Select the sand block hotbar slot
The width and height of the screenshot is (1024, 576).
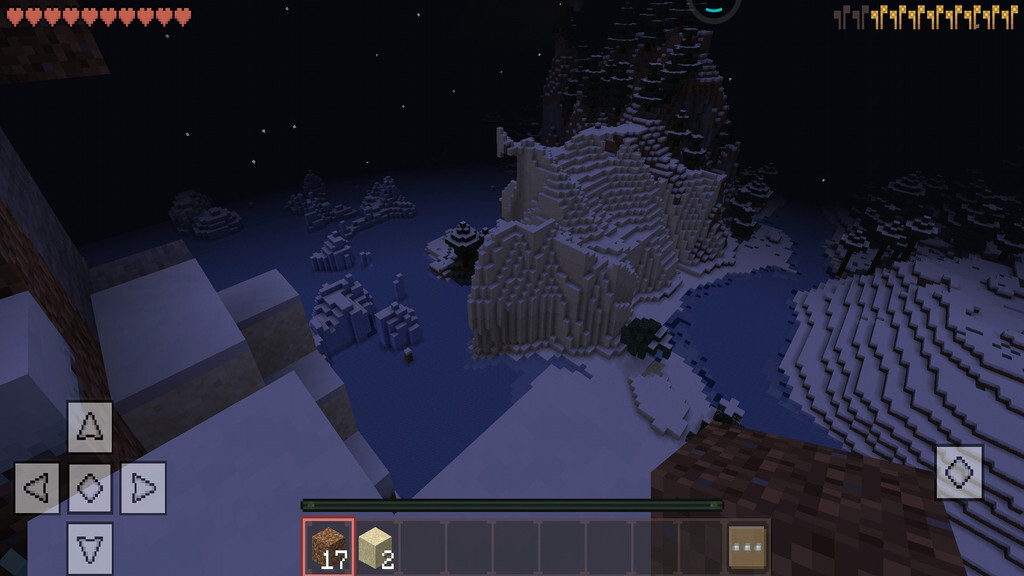(x=375, y=546)
